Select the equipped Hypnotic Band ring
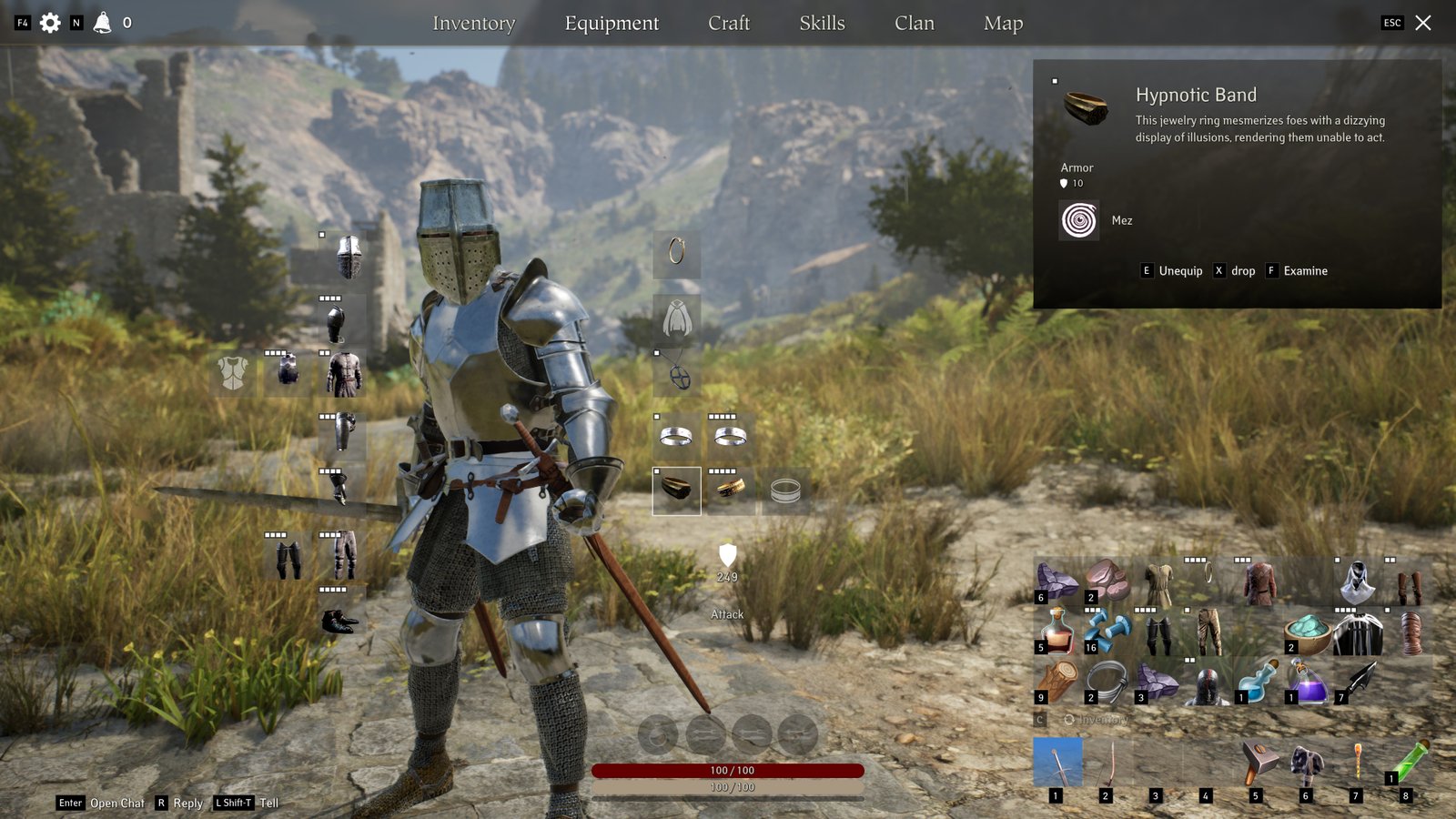The image size is (1456, 819). coord(676,490)
